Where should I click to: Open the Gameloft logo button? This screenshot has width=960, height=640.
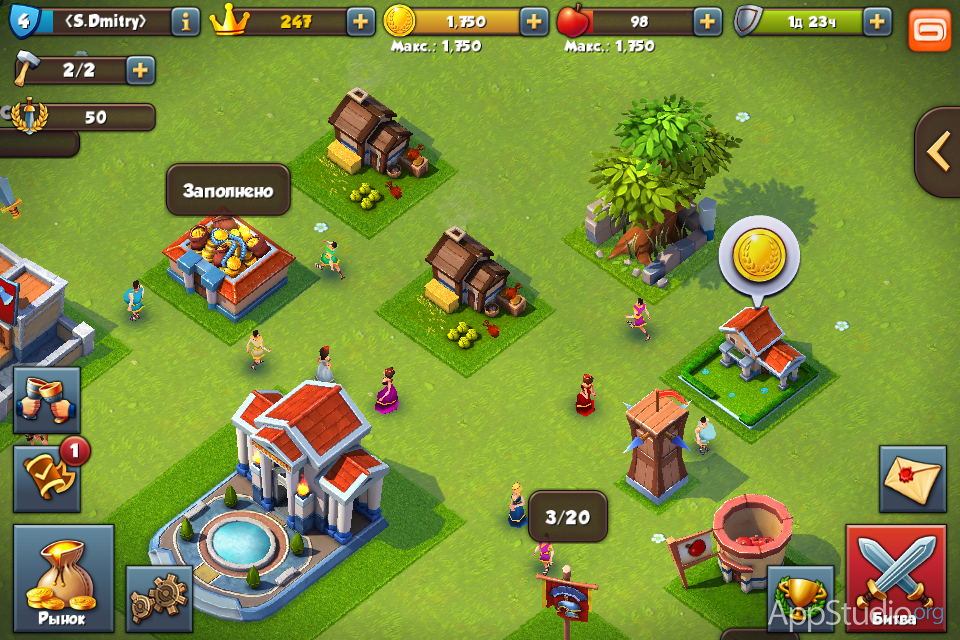pos(929,29)
